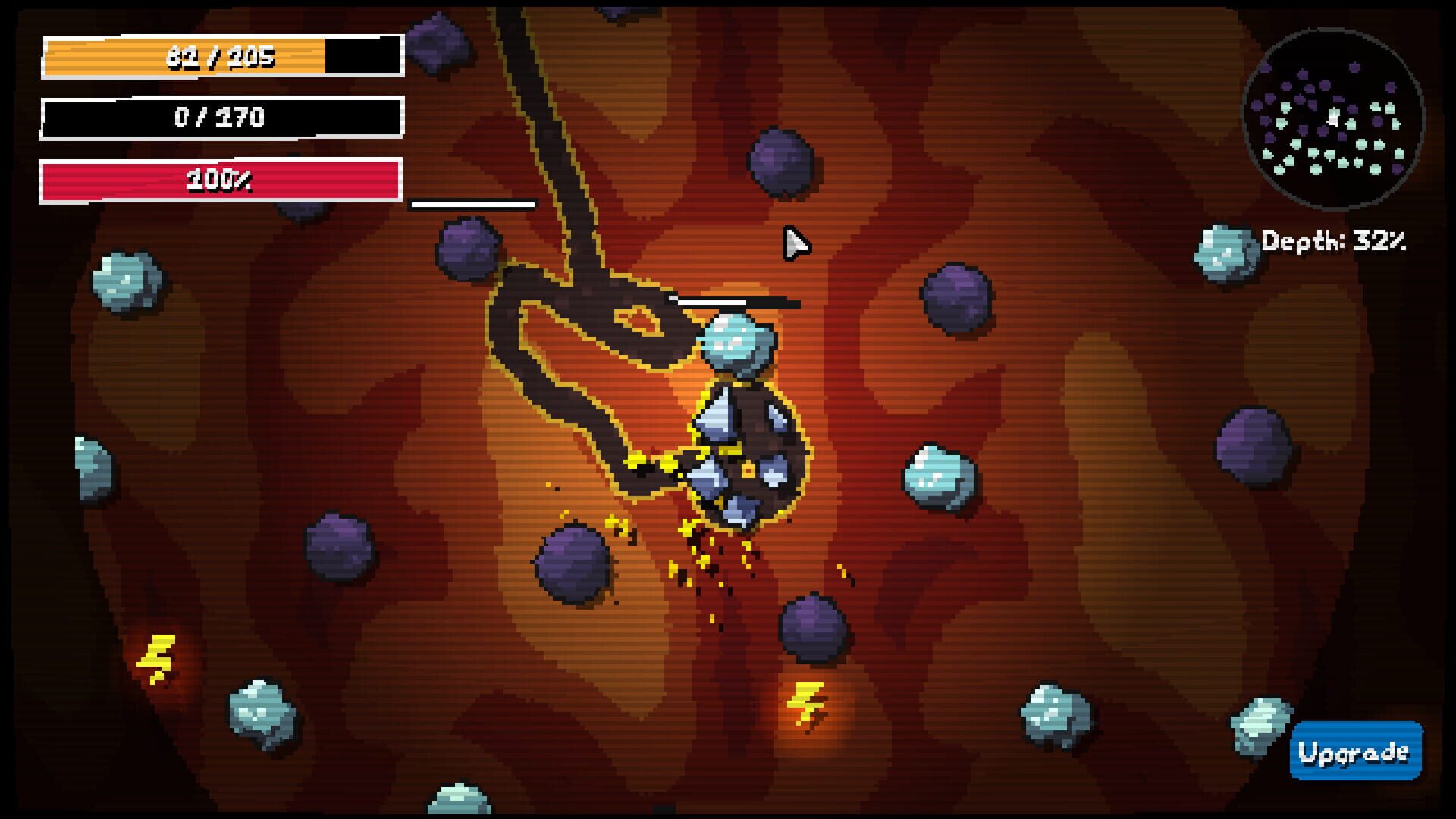Click the white player dot on the minimap
This screenshot has width=1456, height=819.
pos(1332,119)
